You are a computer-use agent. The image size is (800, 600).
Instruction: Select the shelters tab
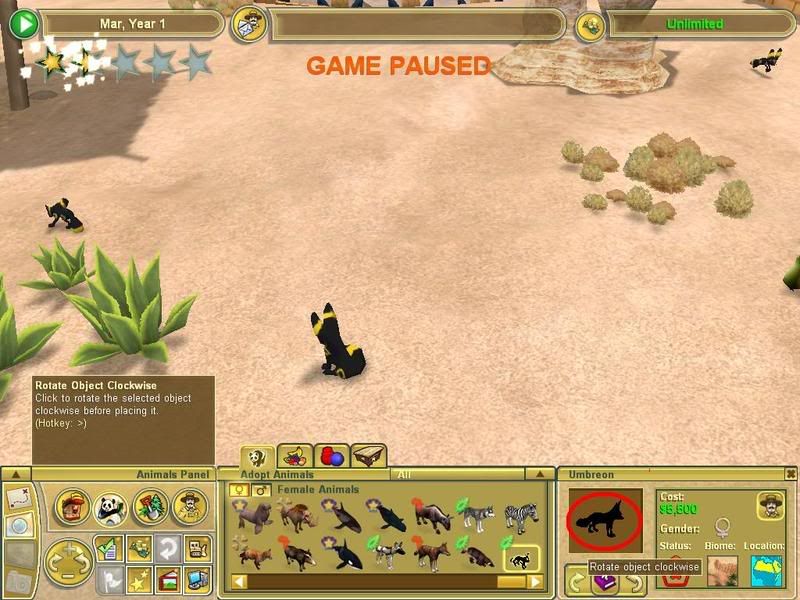[368, 457]
